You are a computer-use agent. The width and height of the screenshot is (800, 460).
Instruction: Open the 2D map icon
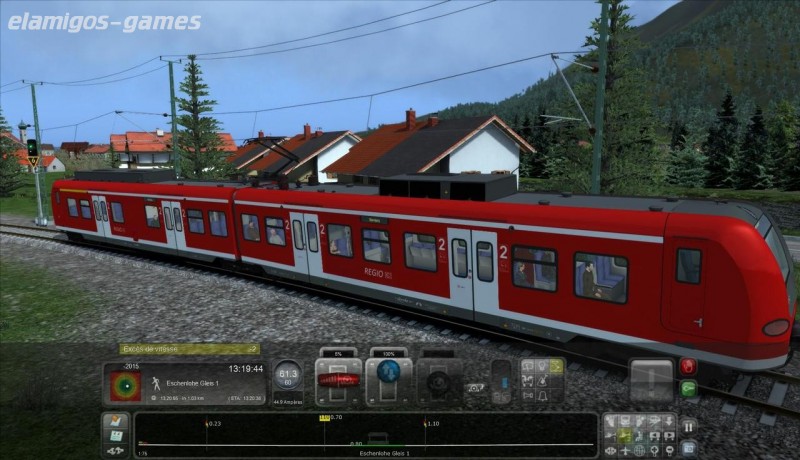115,420
